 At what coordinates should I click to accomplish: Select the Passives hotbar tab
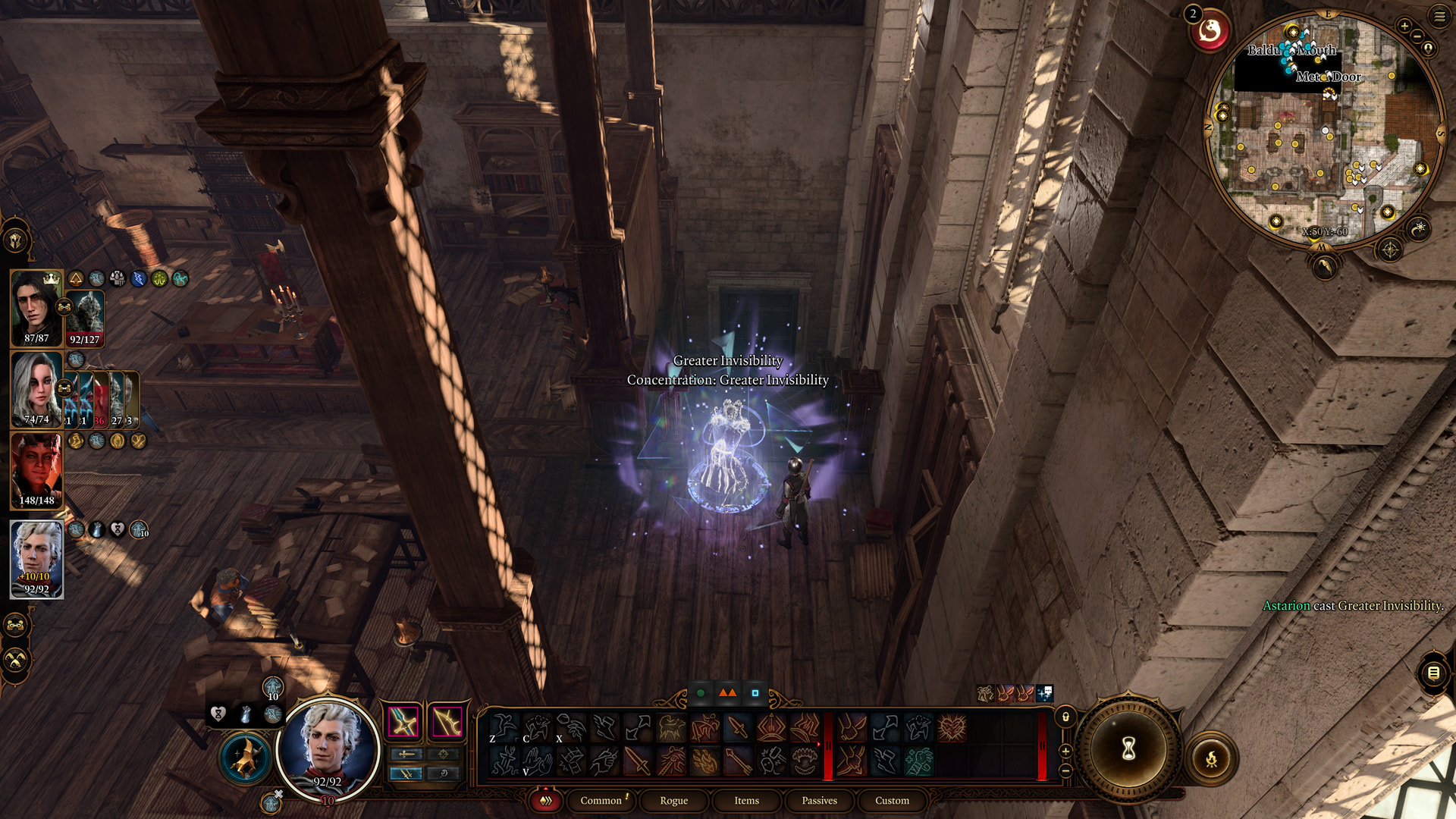tap(819, 800)
